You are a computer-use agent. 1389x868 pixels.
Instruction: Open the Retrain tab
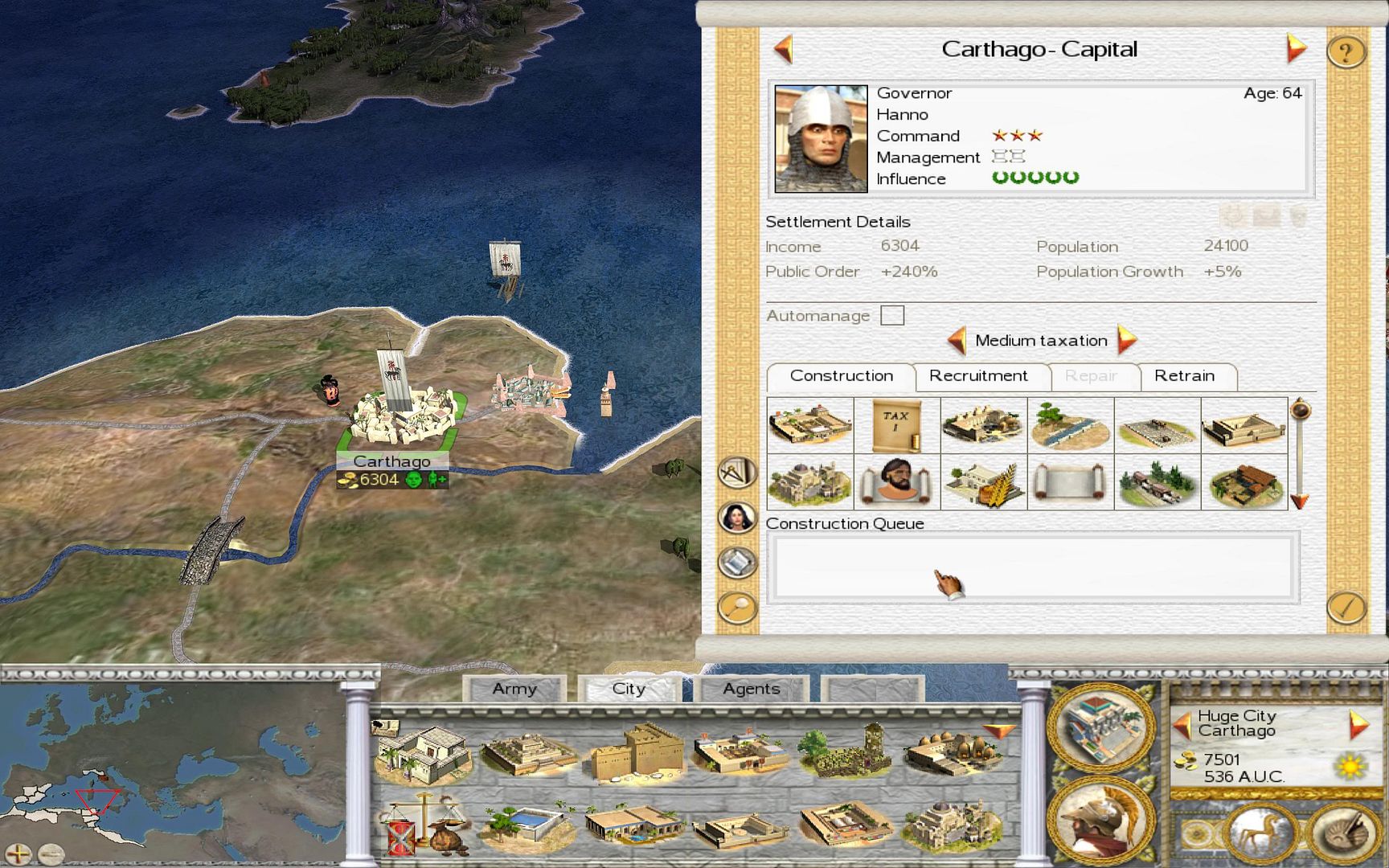point(1184,376)
